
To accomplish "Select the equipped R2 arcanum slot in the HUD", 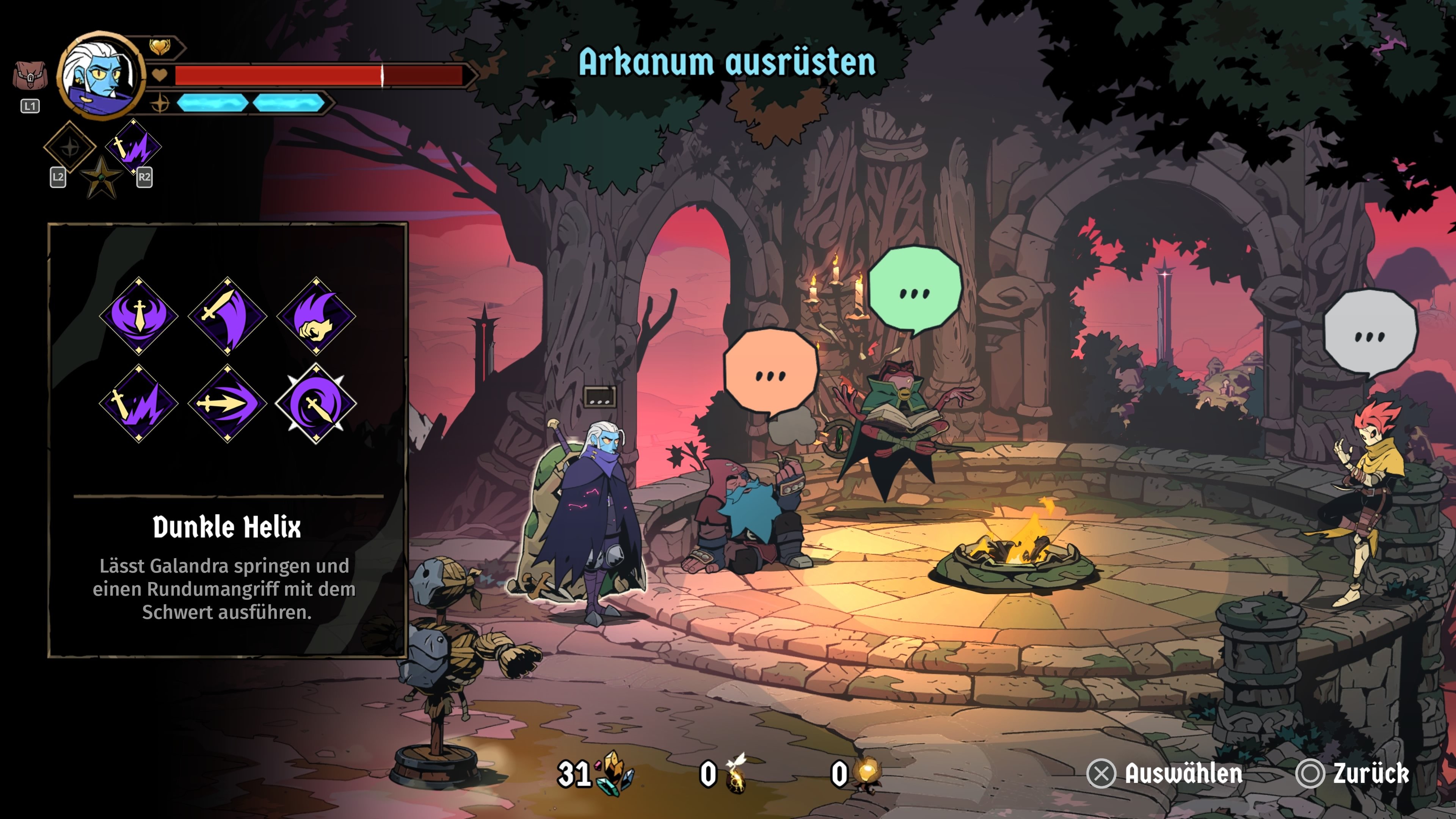I will click(x=134, y=147).
